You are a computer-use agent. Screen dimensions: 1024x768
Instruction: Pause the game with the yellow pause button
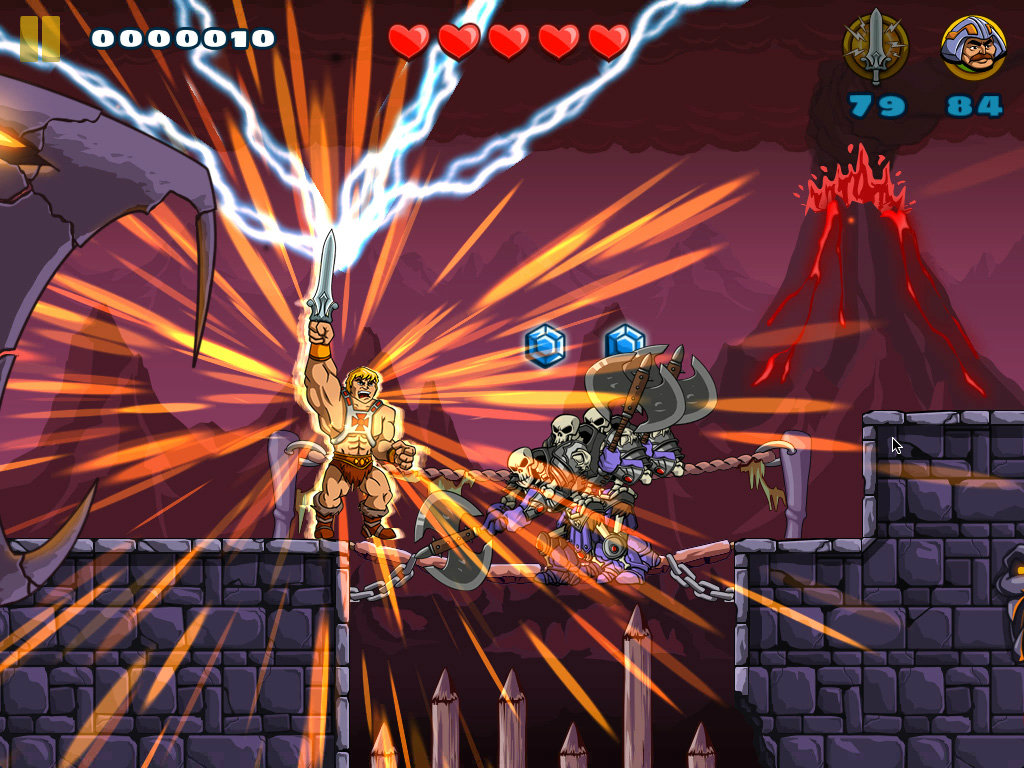[40, 39]
